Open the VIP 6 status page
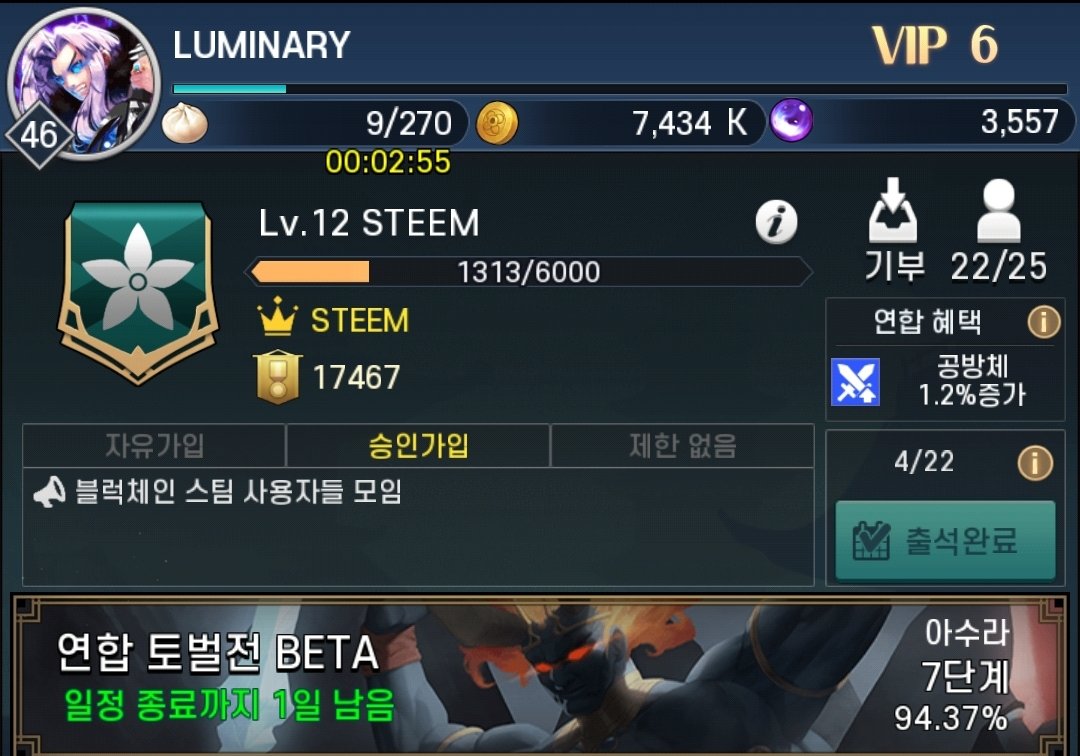Viewport: 1080px width, 756px height. 934,45
